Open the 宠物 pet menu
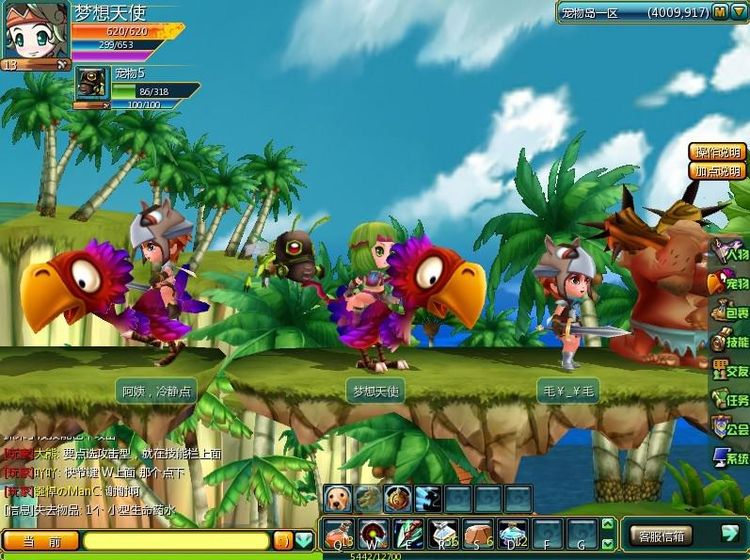The height and width of the screenshot is (560, 750). coord(730,284)
